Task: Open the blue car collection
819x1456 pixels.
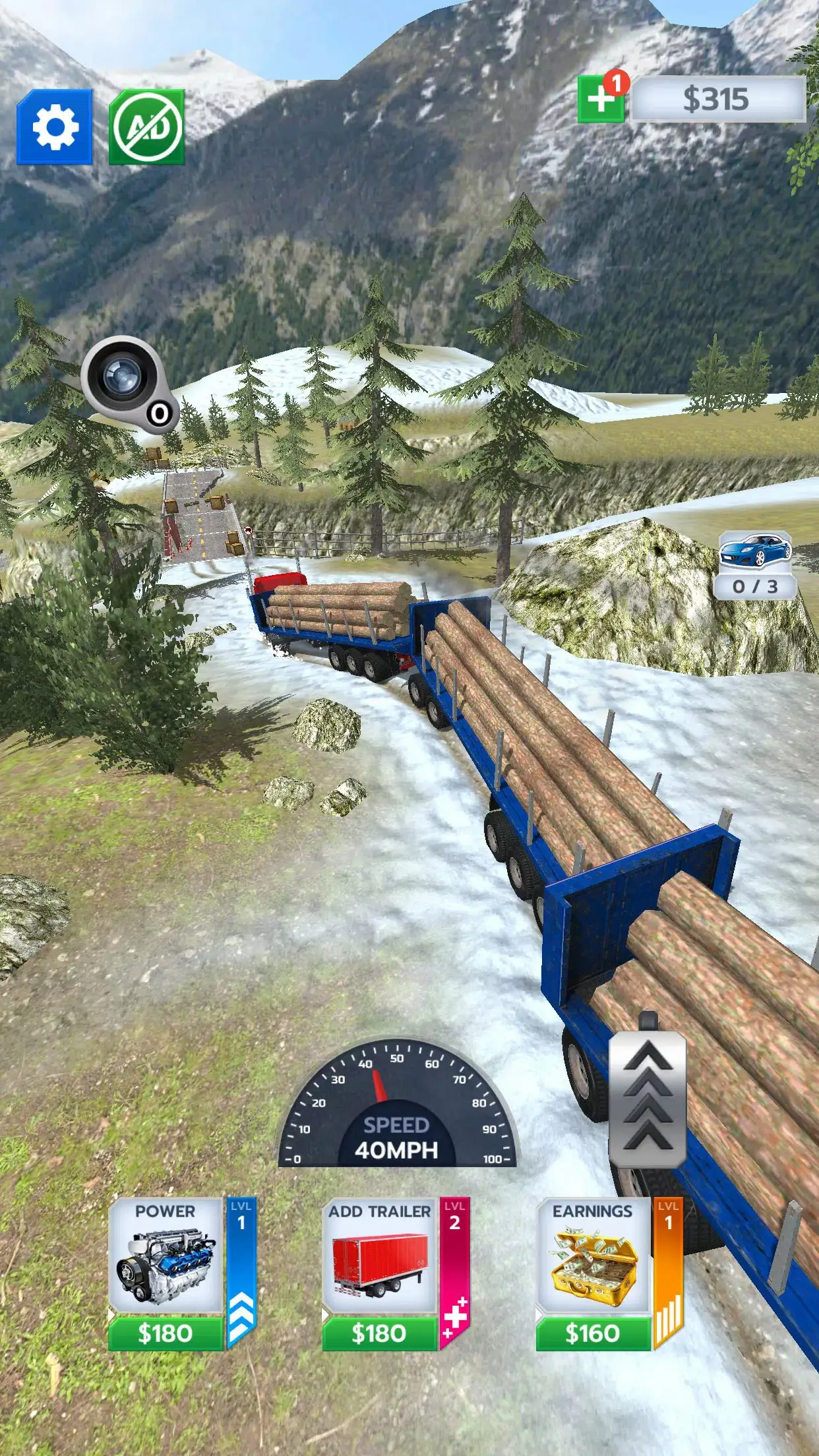Action: pos(755,564)
